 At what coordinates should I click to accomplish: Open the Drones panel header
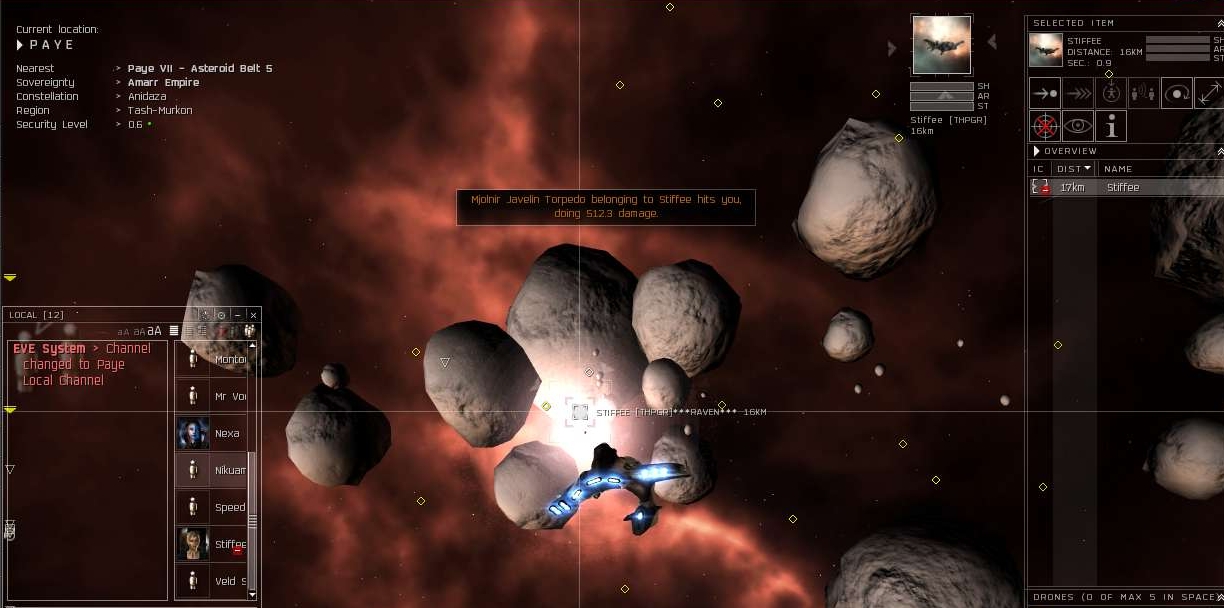[x=1120, y=597]
